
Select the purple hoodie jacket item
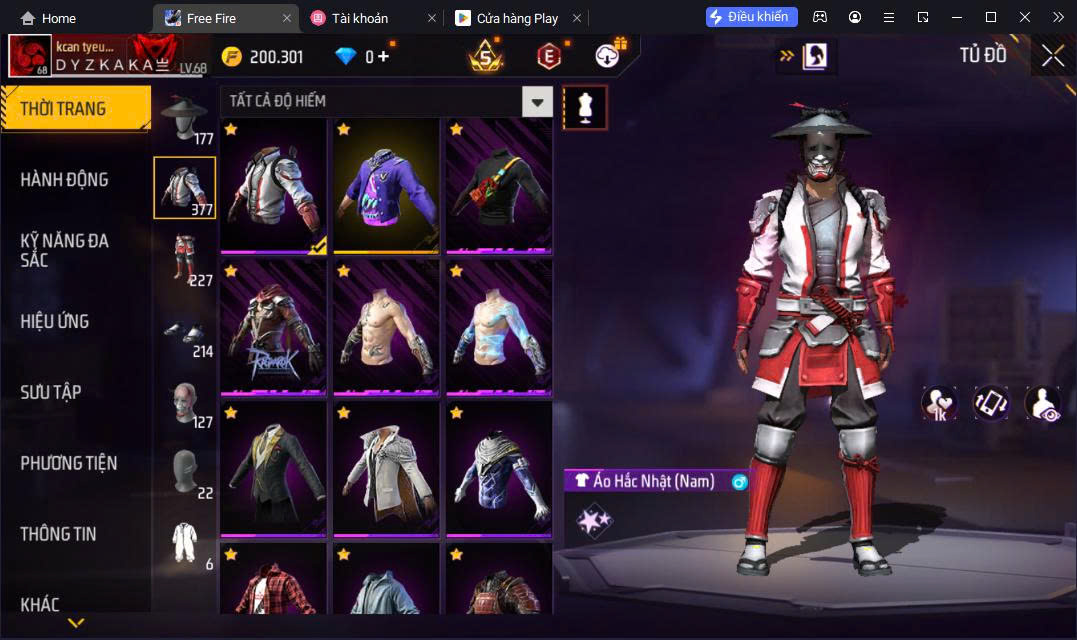(386, 186)
